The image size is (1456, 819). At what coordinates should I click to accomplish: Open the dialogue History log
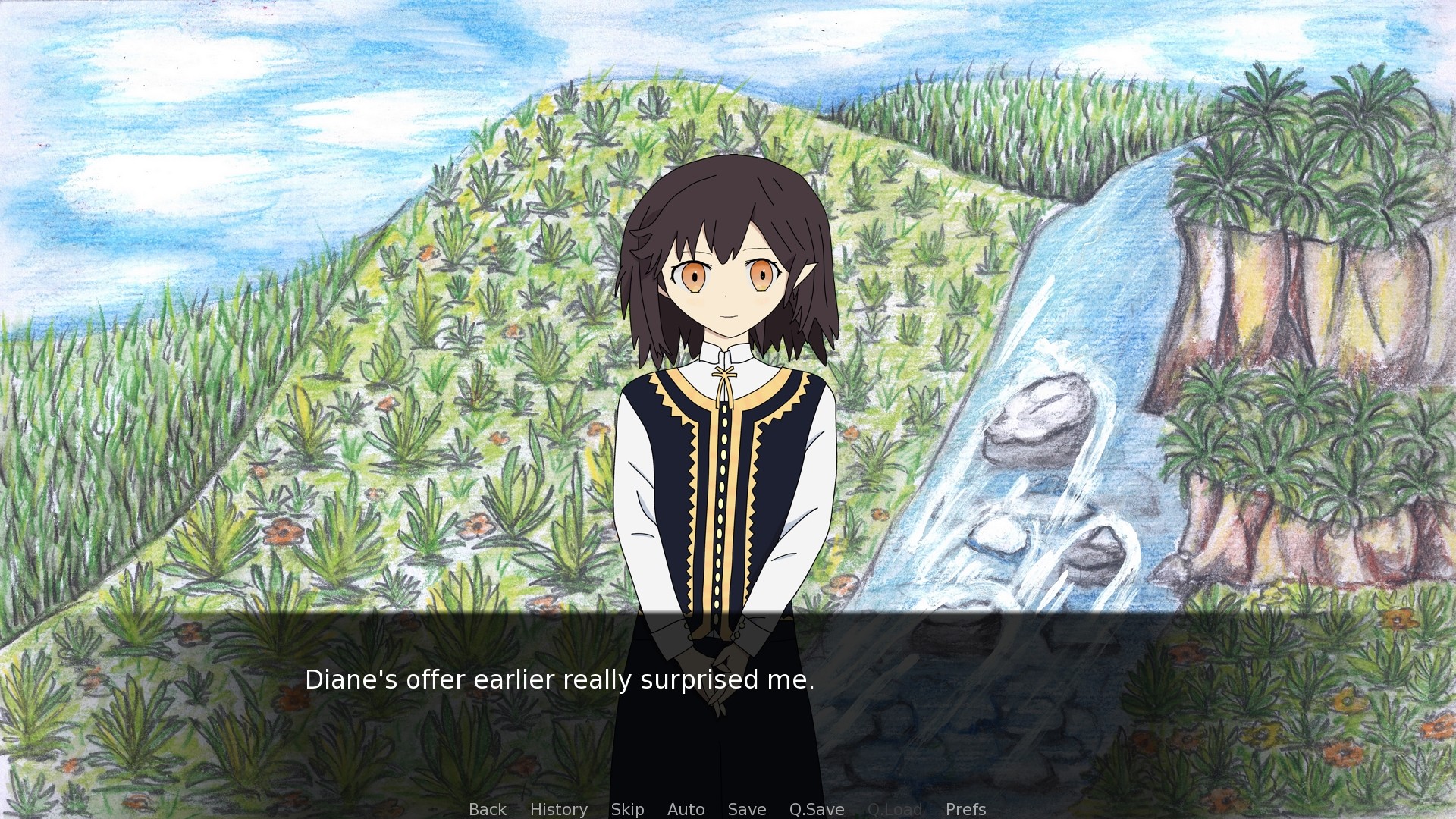pos(558,809)
